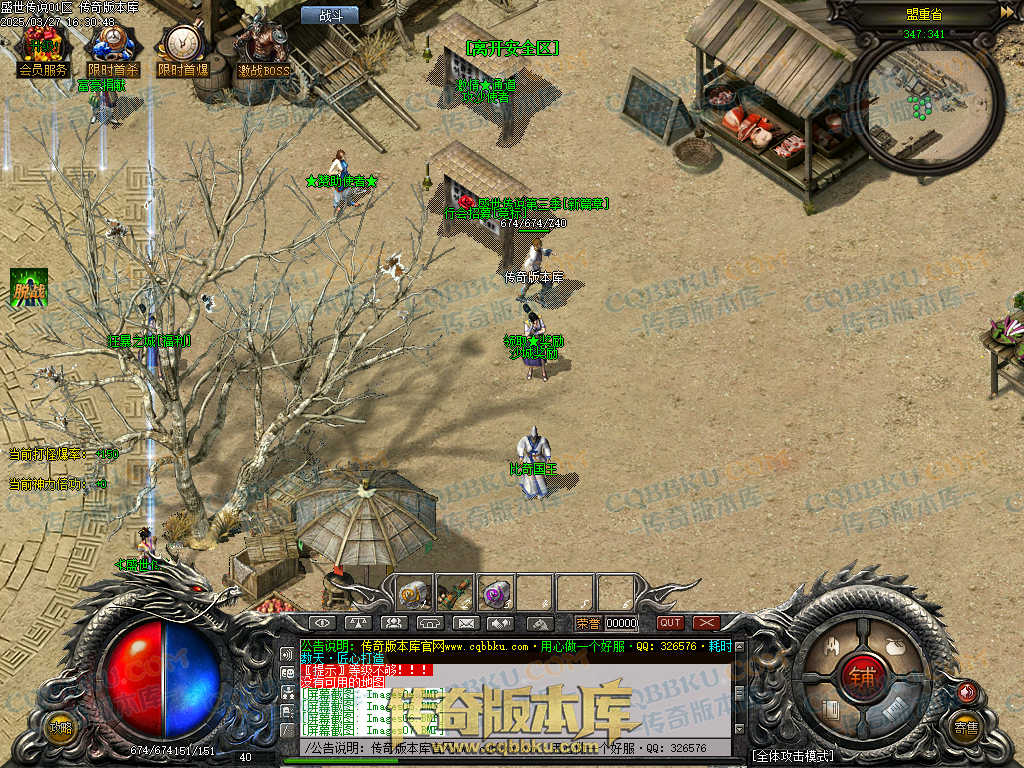Click the green 助战 icon on left edge
The image size is (1024, 768).
coord(29,288)
